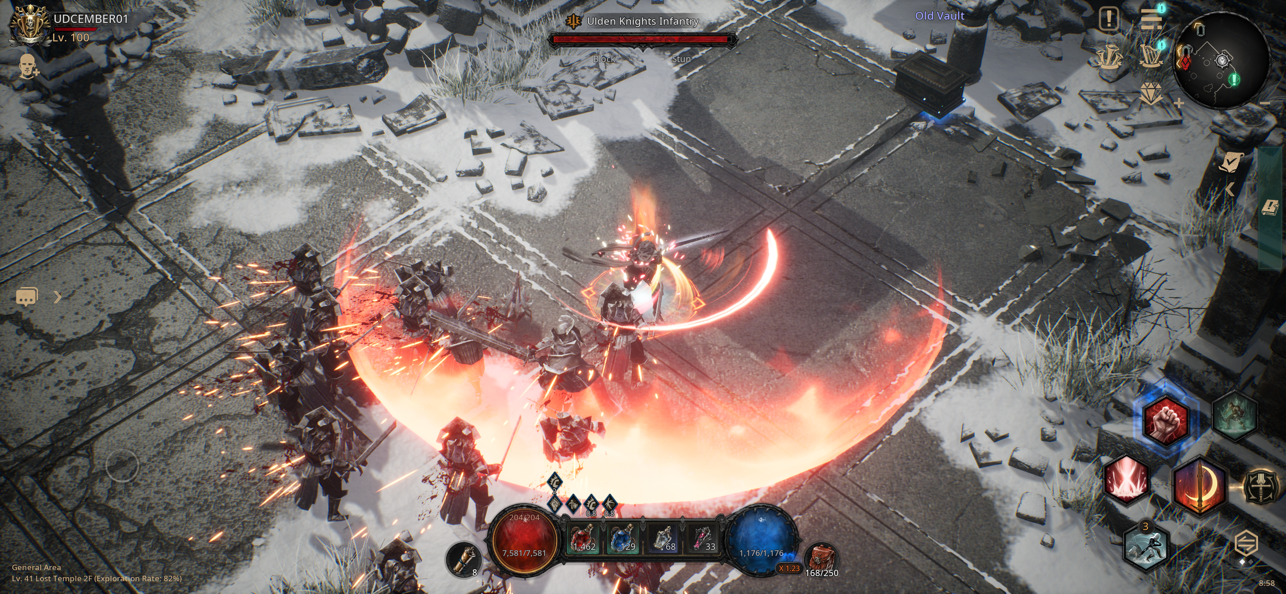Open the chat bubble icon
This screenshot has height=594, width=1286.
(27, 297)
